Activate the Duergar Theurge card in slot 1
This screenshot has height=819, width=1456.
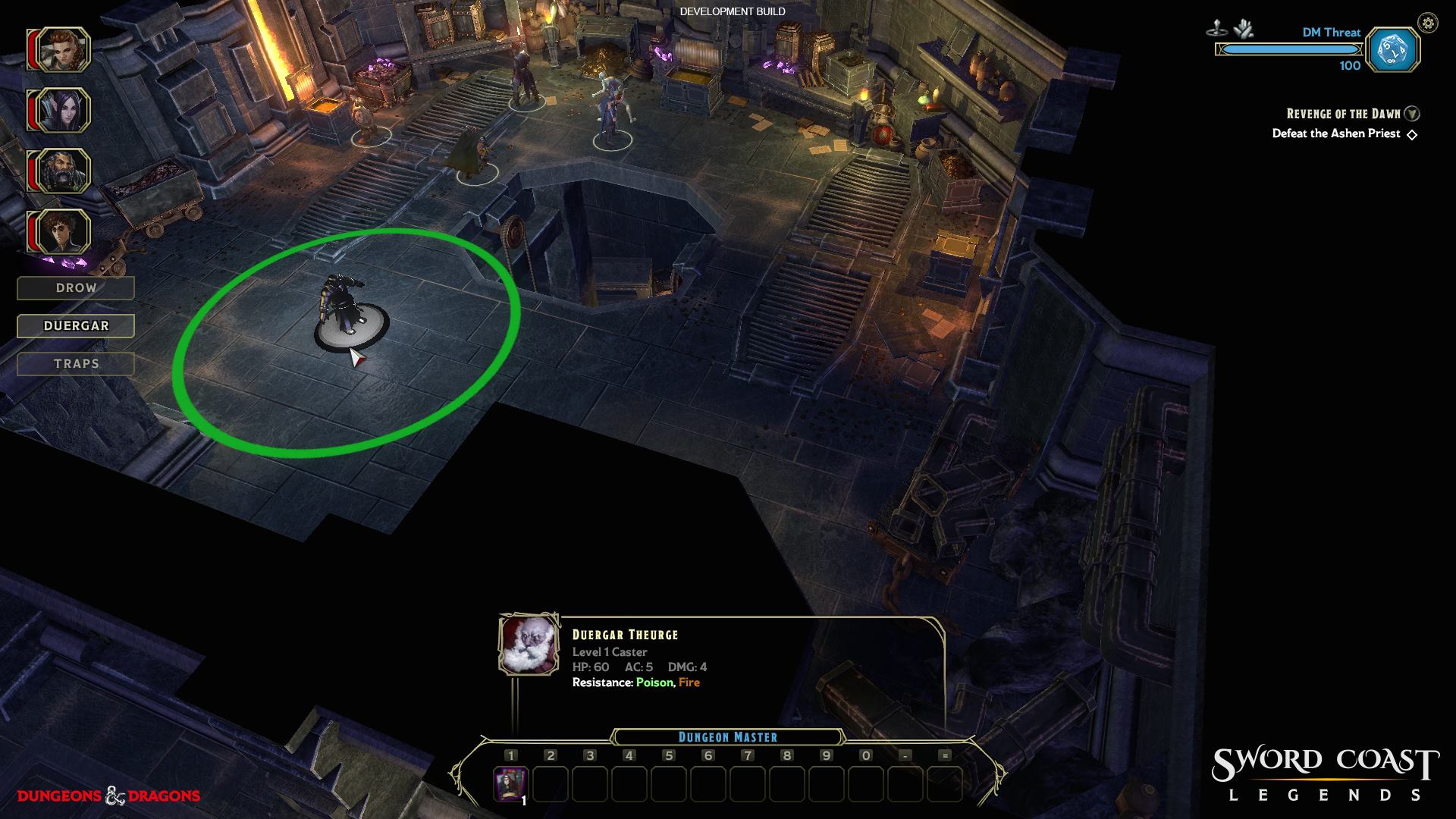coord(510,783)
